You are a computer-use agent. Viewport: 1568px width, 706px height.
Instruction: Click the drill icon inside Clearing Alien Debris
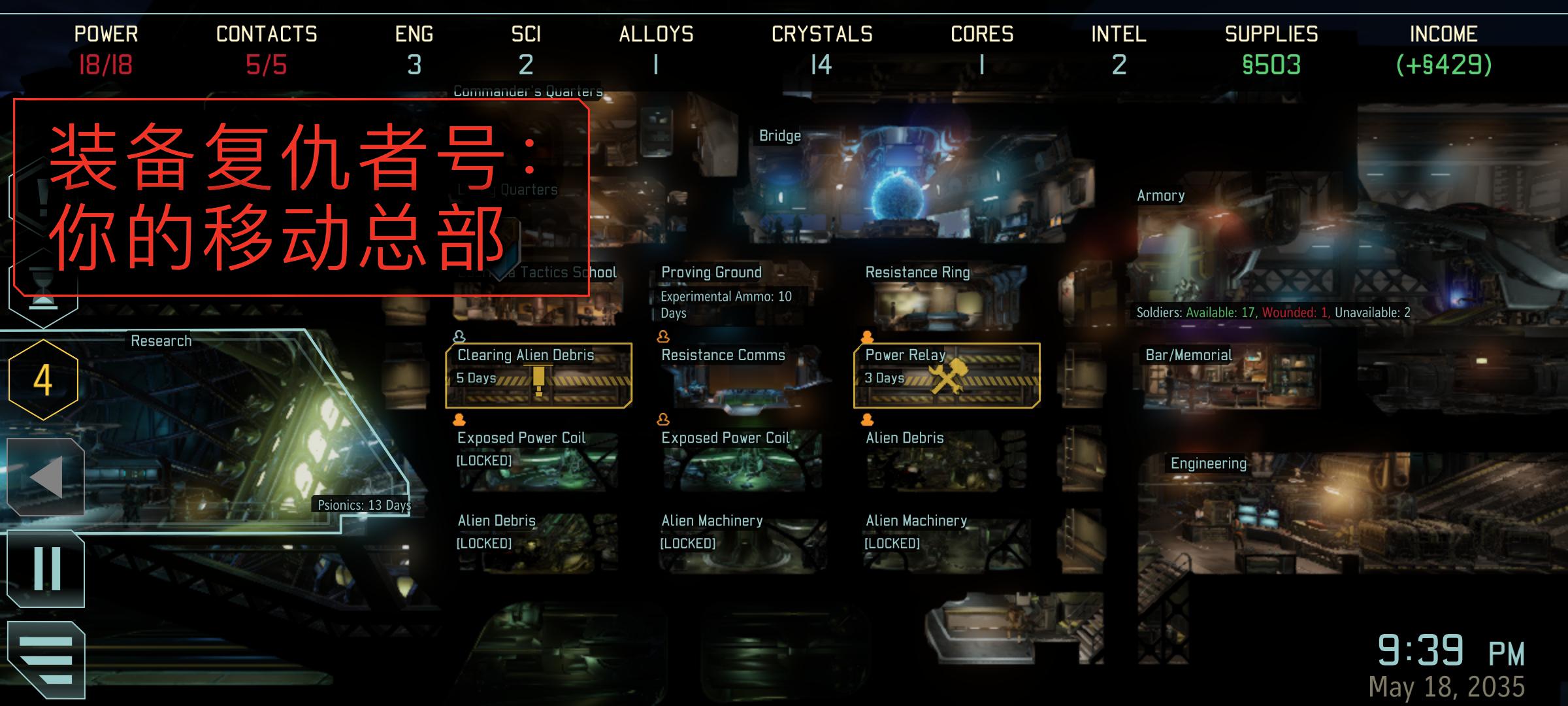pos(540,379)
